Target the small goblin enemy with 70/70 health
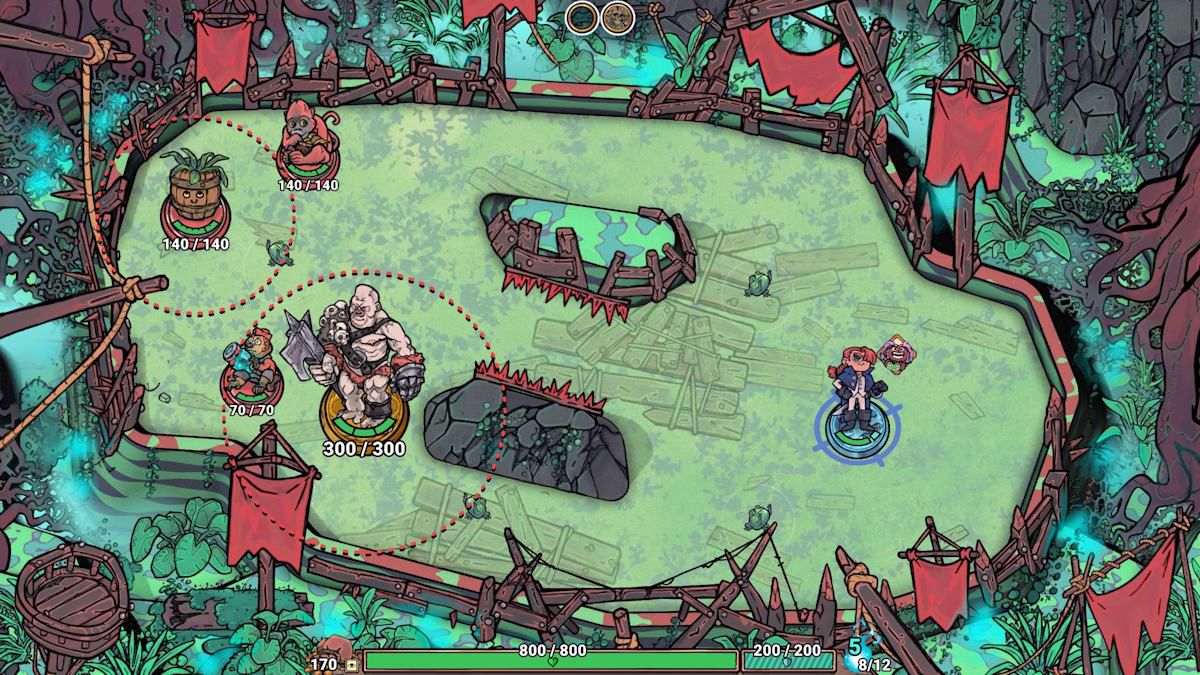The height and width of the screenshot is (675, 1200). pyautogui.click(x=250, y=365)
